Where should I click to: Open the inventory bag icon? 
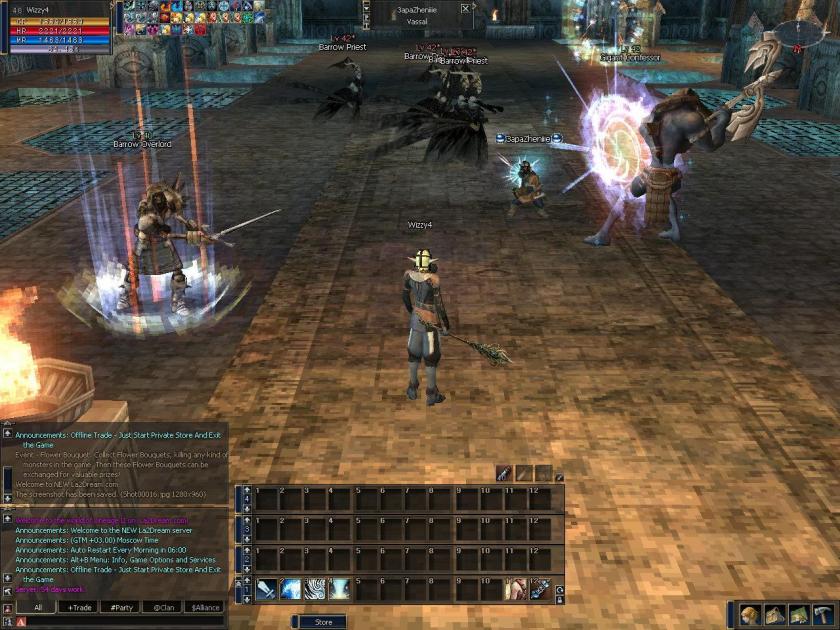click(773, 614)
